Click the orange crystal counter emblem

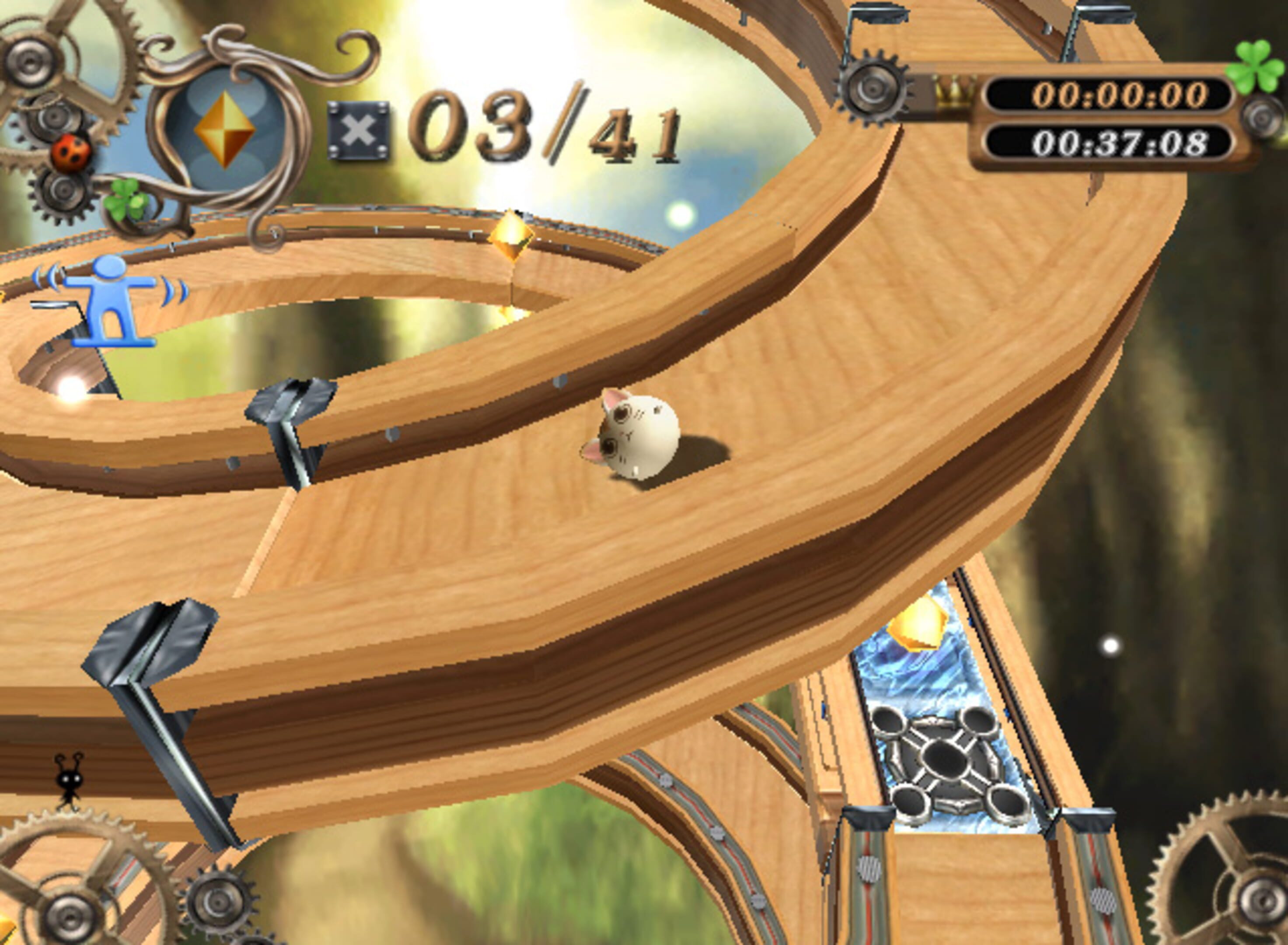[x=225, y=129]
